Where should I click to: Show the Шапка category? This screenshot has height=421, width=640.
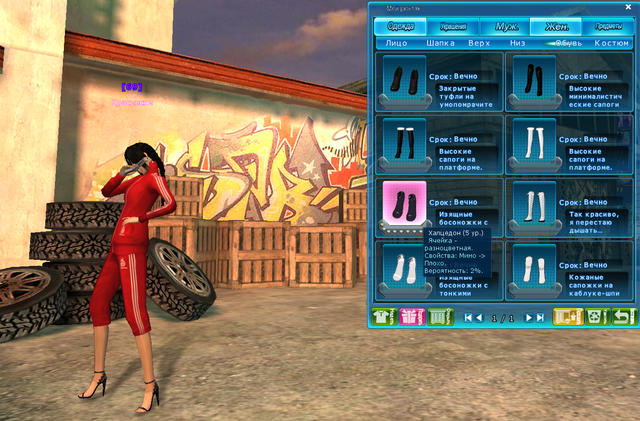click(441, 43)
